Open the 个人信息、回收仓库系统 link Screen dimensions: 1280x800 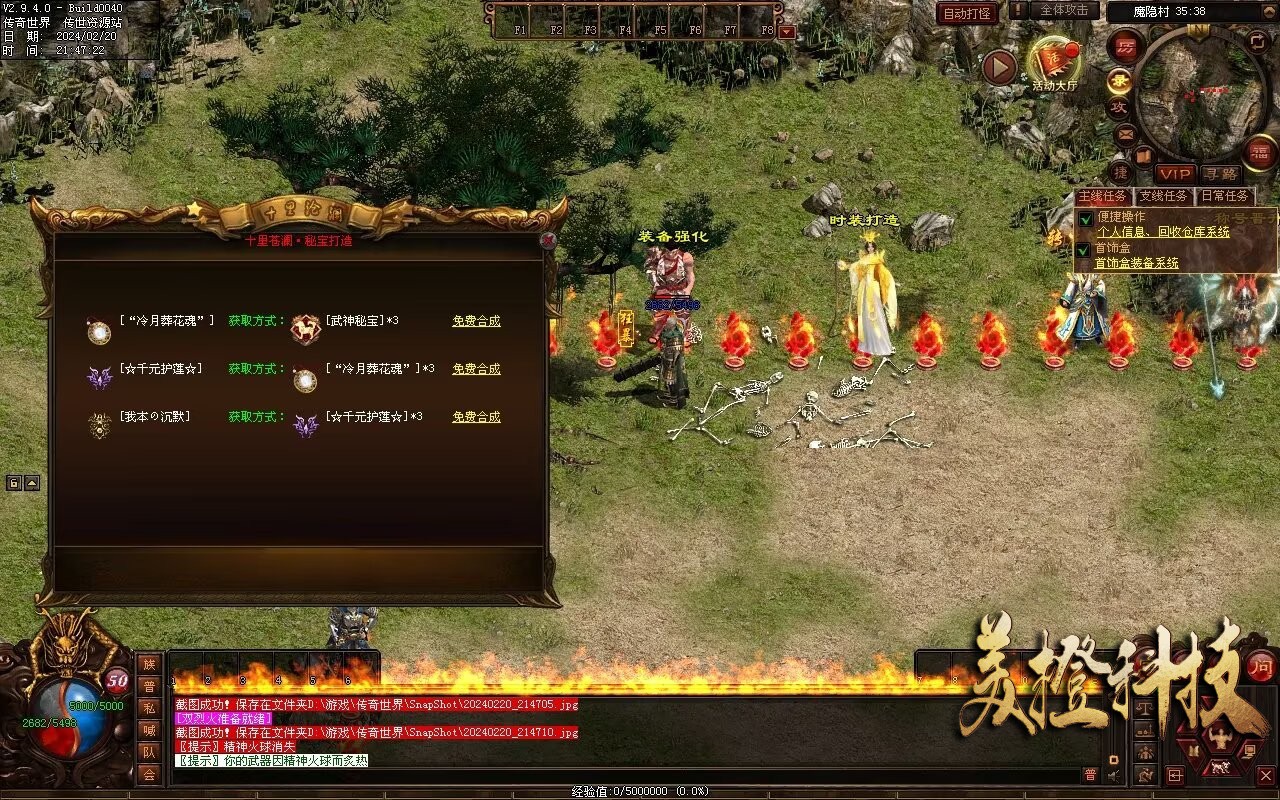tap(1163, 232)
